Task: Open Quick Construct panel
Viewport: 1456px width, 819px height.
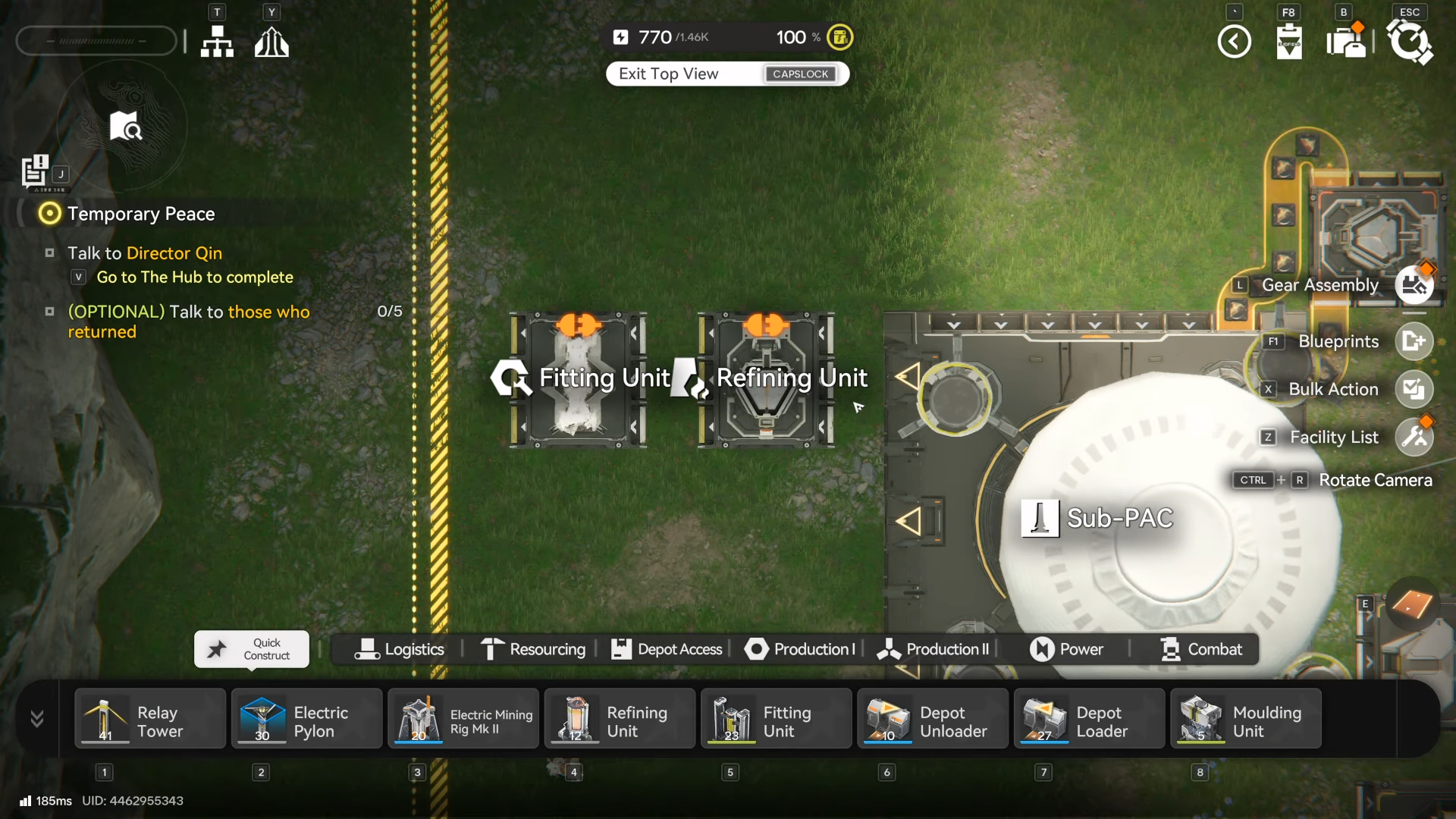Action: click(252, 649)
